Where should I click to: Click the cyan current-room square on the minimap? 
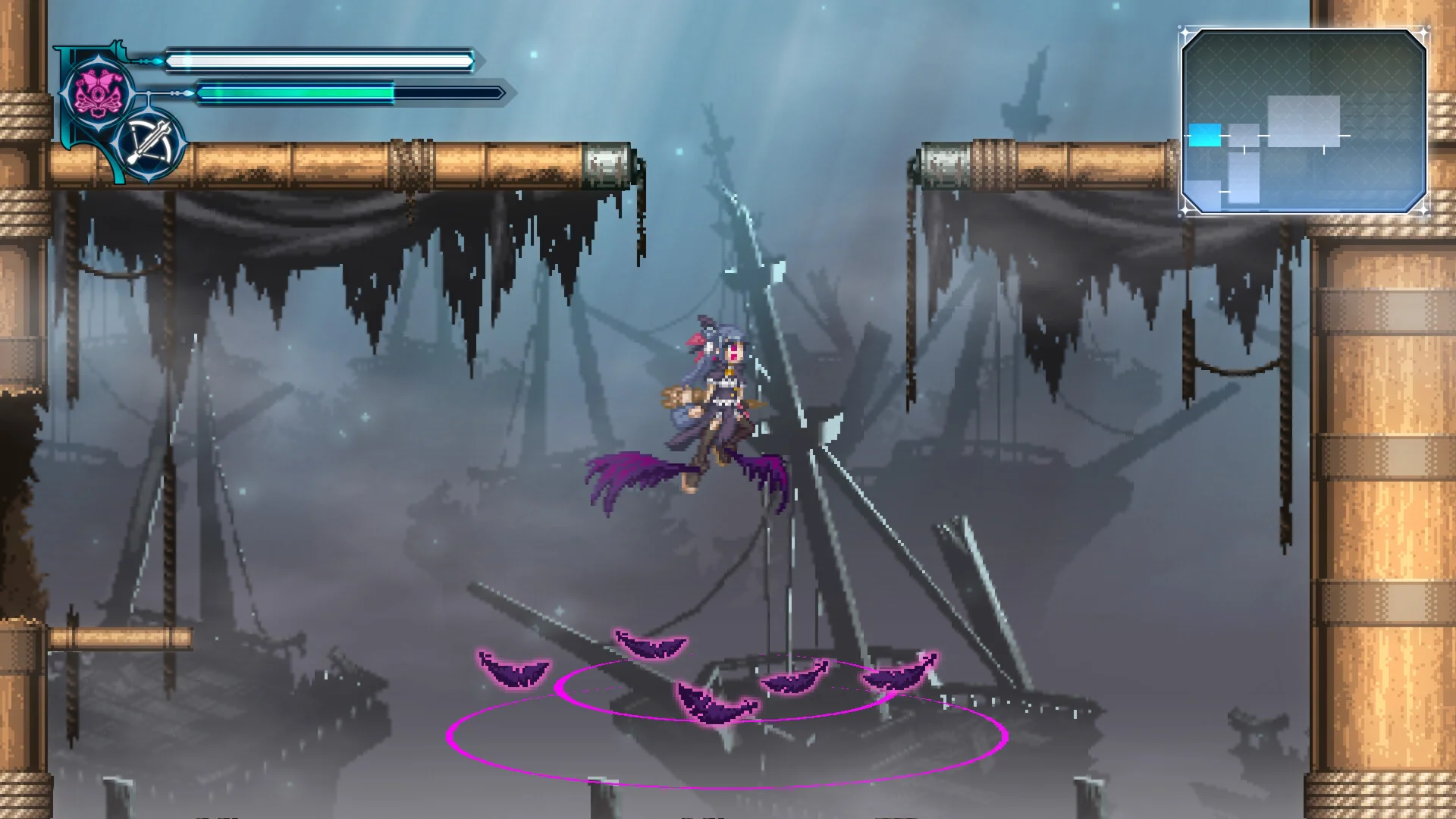point(1207,134)
